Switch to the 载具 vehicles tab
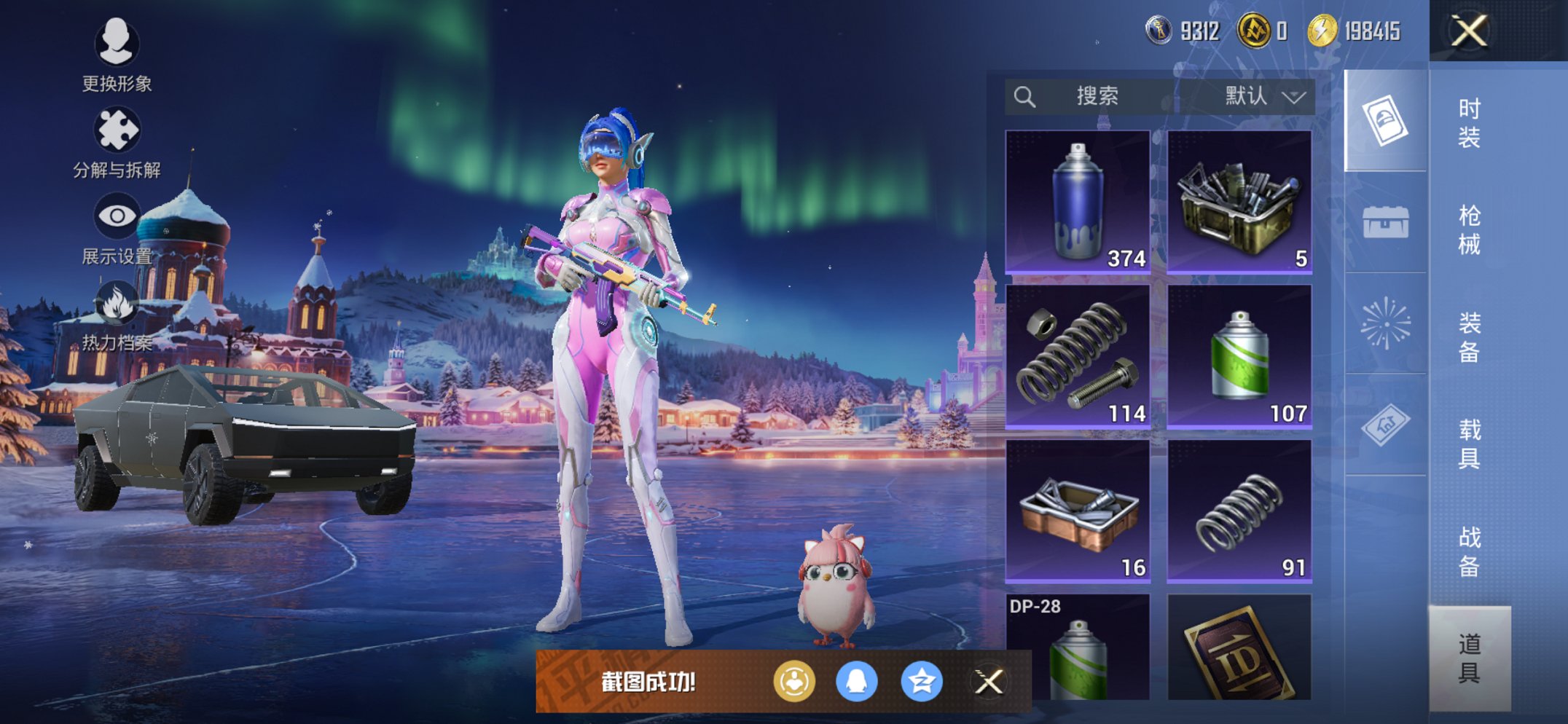Image resolution: width=1568 pixels, height=724 pixels. click(1469, 443)
